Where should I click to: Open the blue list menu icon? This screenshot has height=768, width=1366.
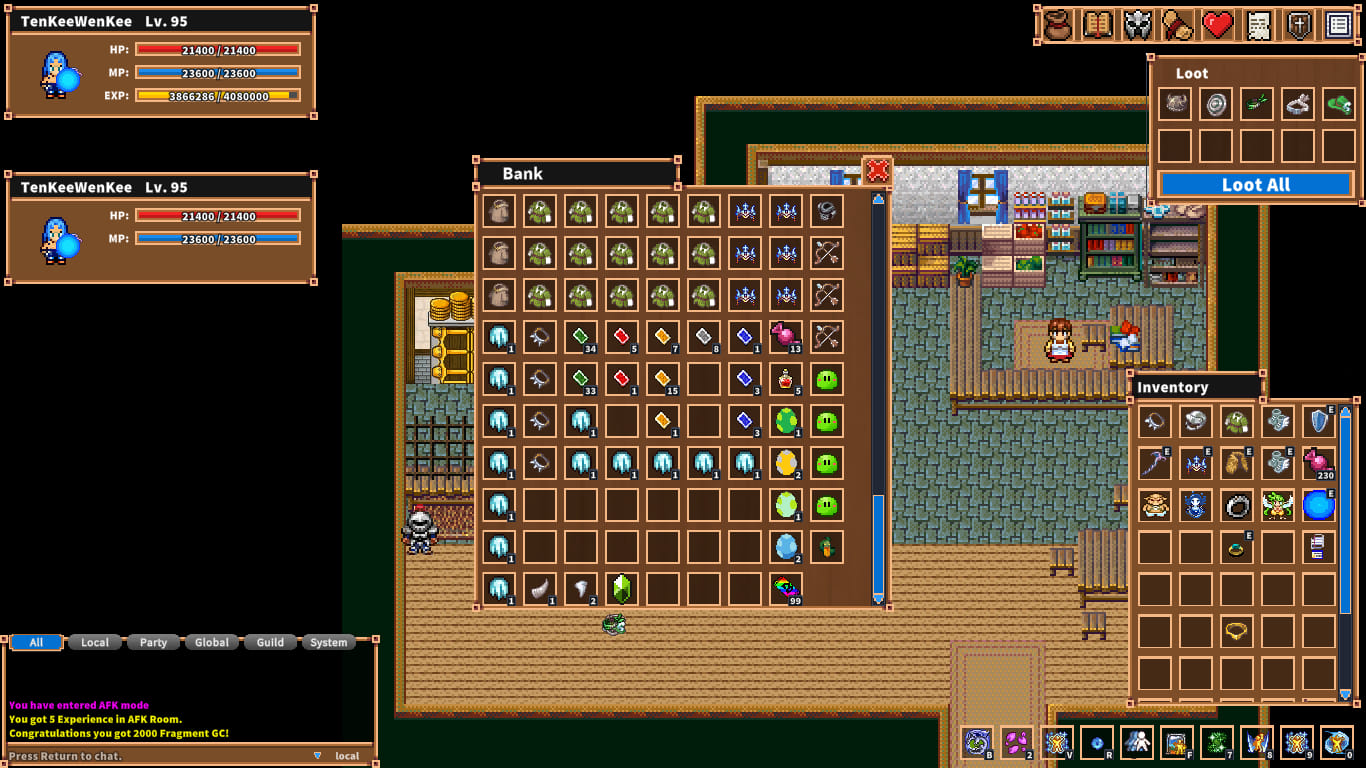pos(1338,25)
